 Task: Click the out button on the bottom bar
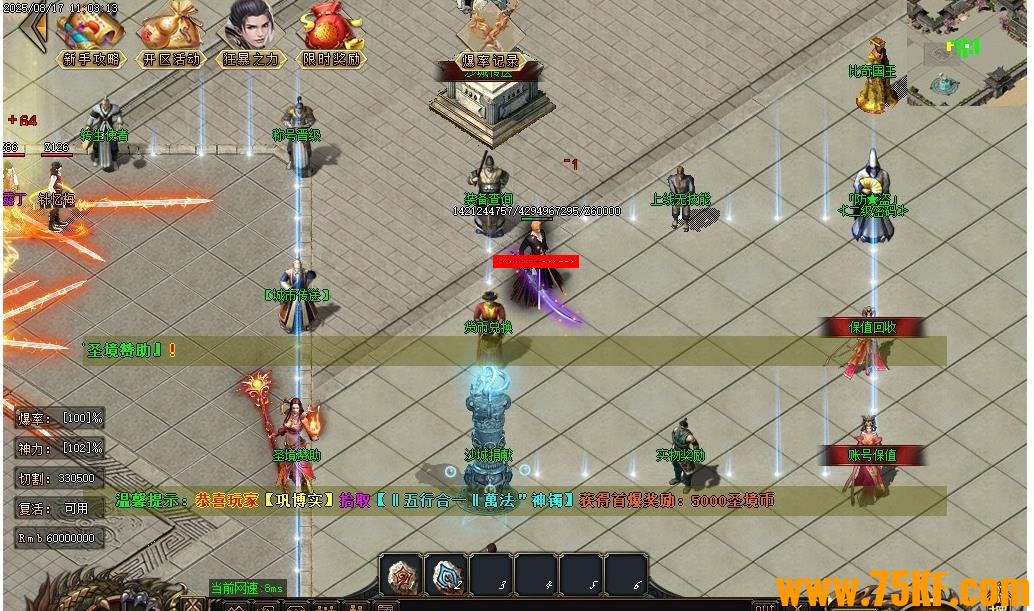(x=764, y=605)
